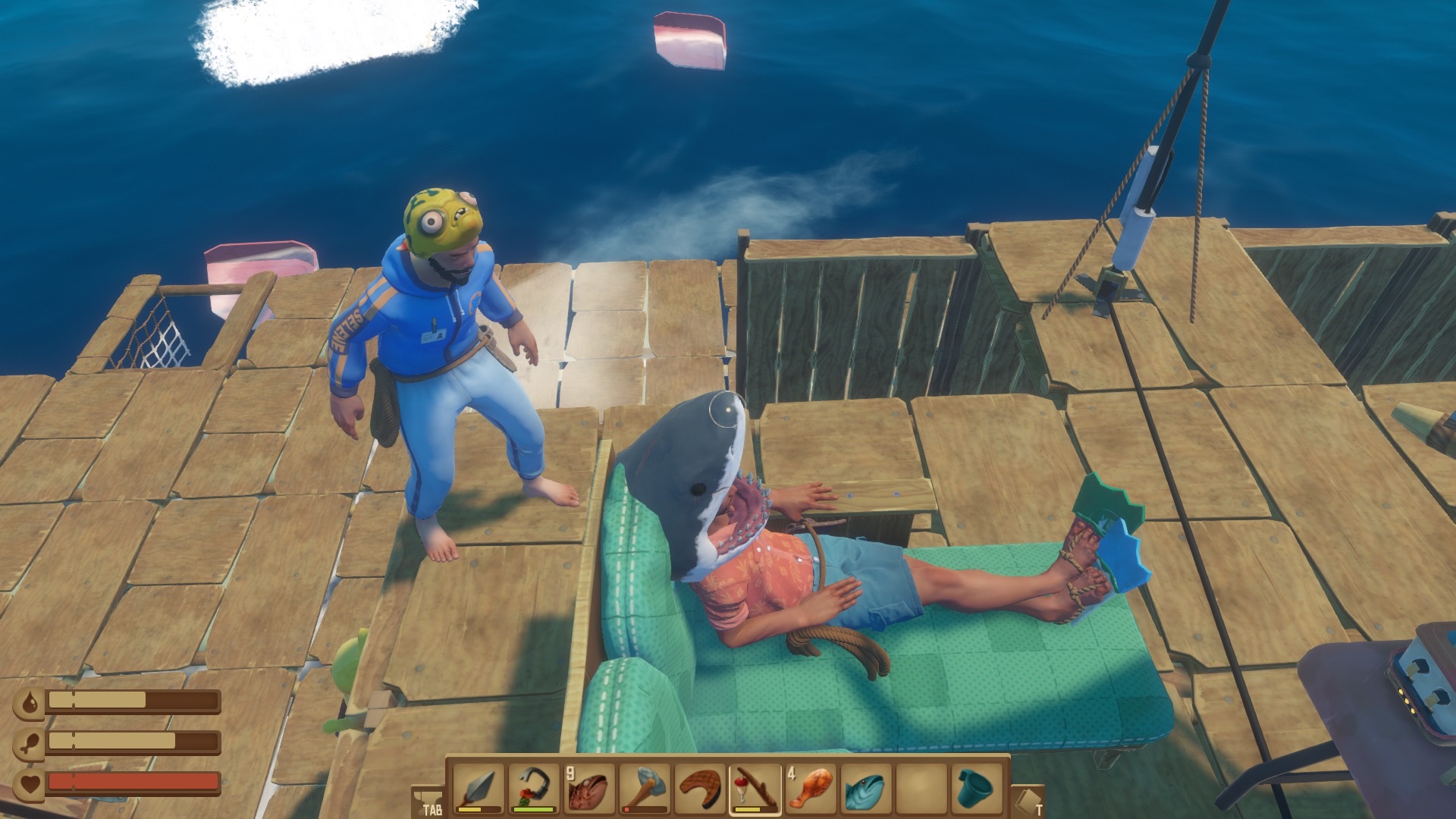Select the grilled fish steak slot
1456x819 pixels.
pyautogui.click(x=700, y=788)
